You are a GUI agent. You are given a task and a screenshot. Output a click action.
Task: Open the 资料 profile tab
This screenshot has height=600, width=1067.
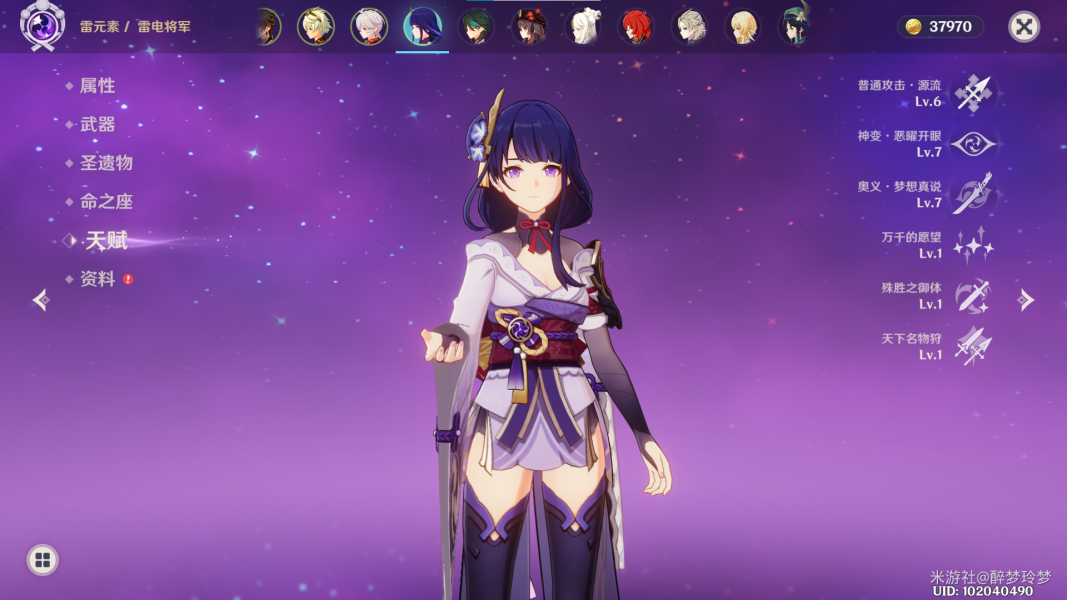(97, 279)
